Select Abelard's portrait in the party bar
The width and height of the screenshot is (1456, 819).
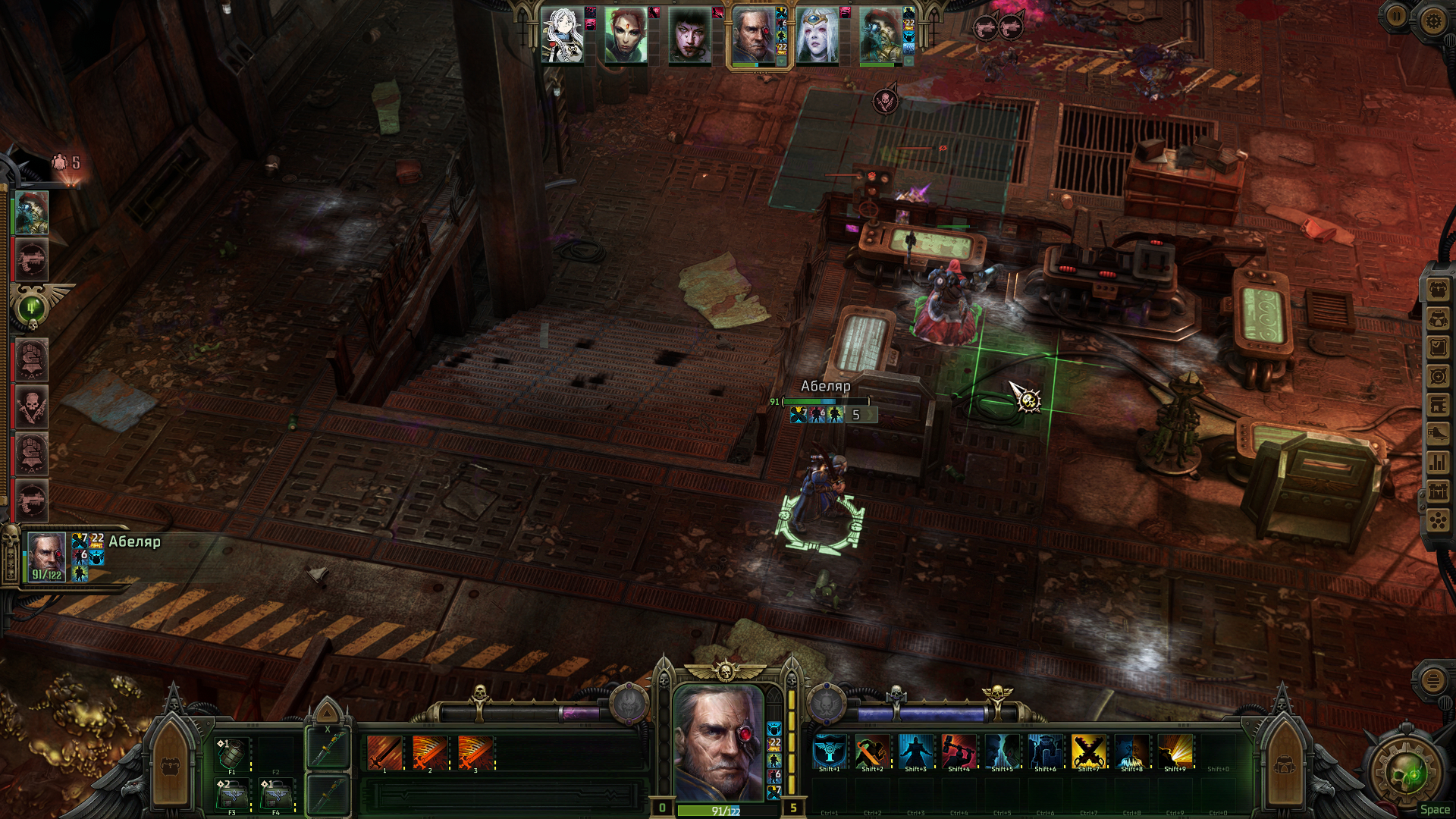point(753,36)
